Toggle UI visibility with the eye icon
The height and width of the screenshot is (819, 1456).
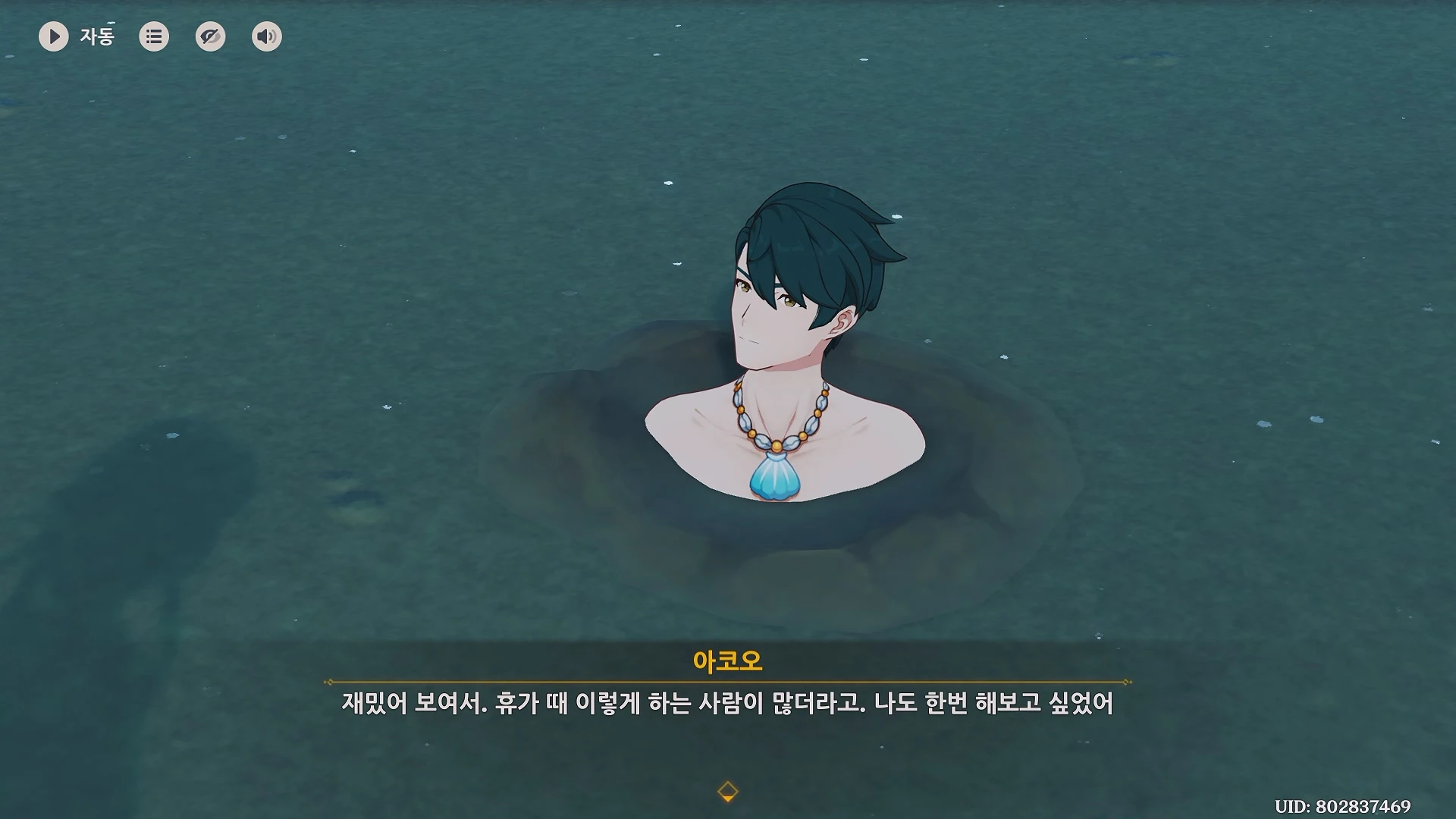coord(210,36)
